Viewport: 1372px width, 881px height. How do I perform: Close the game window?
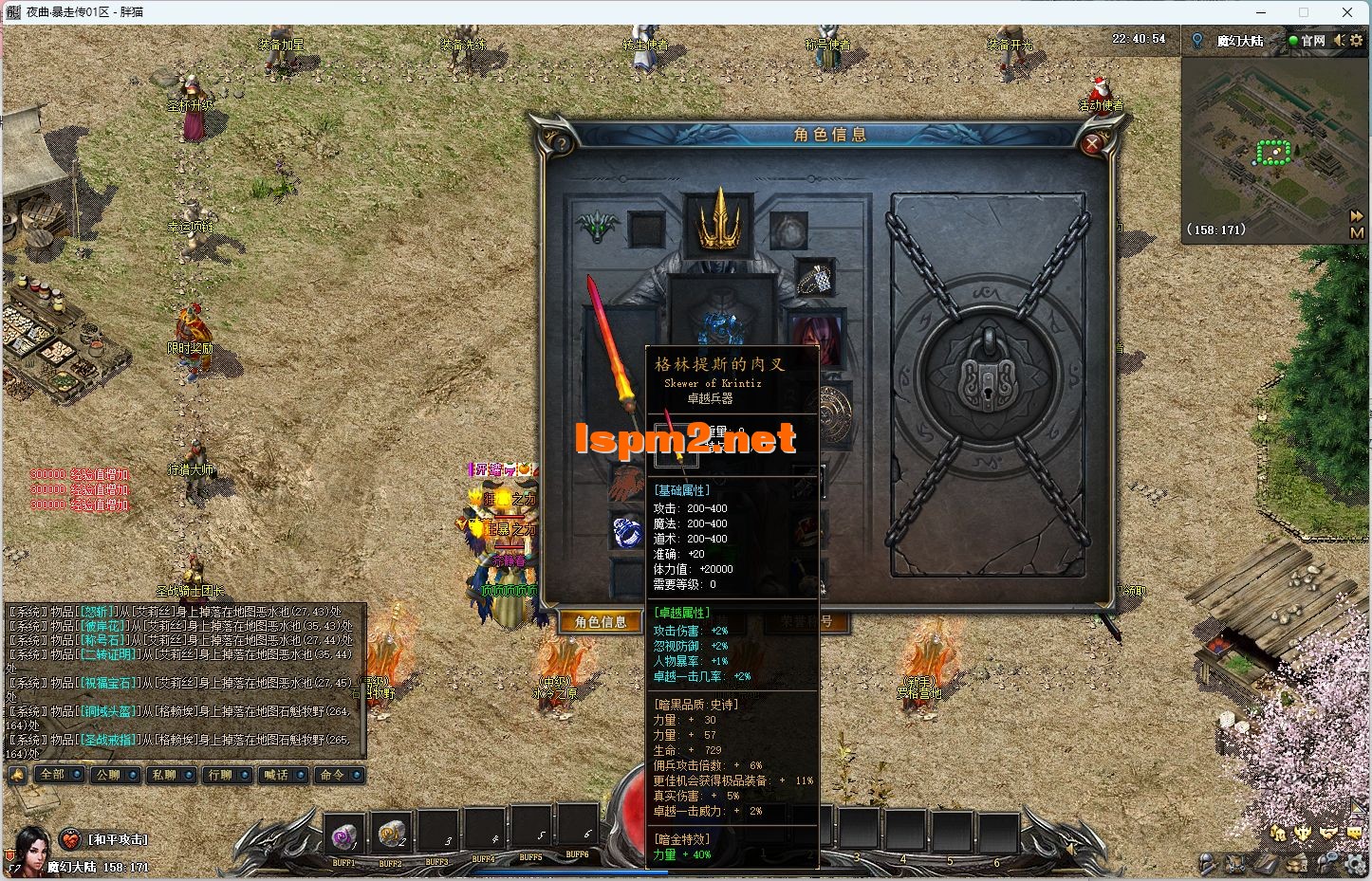click(x=1347, y=12)
